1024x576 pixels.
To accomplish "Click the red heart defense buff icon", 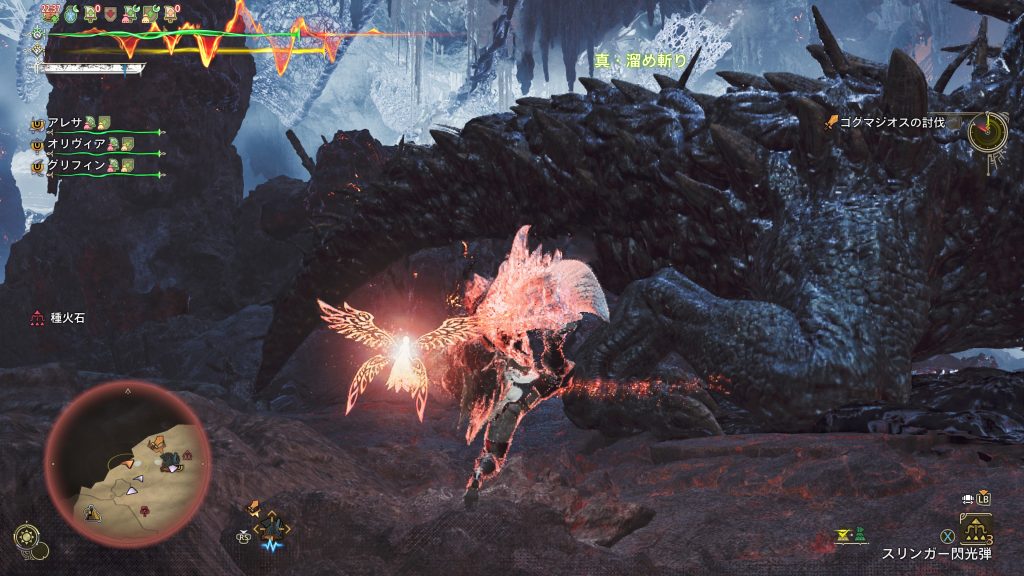I will click(x=112, y=13).
